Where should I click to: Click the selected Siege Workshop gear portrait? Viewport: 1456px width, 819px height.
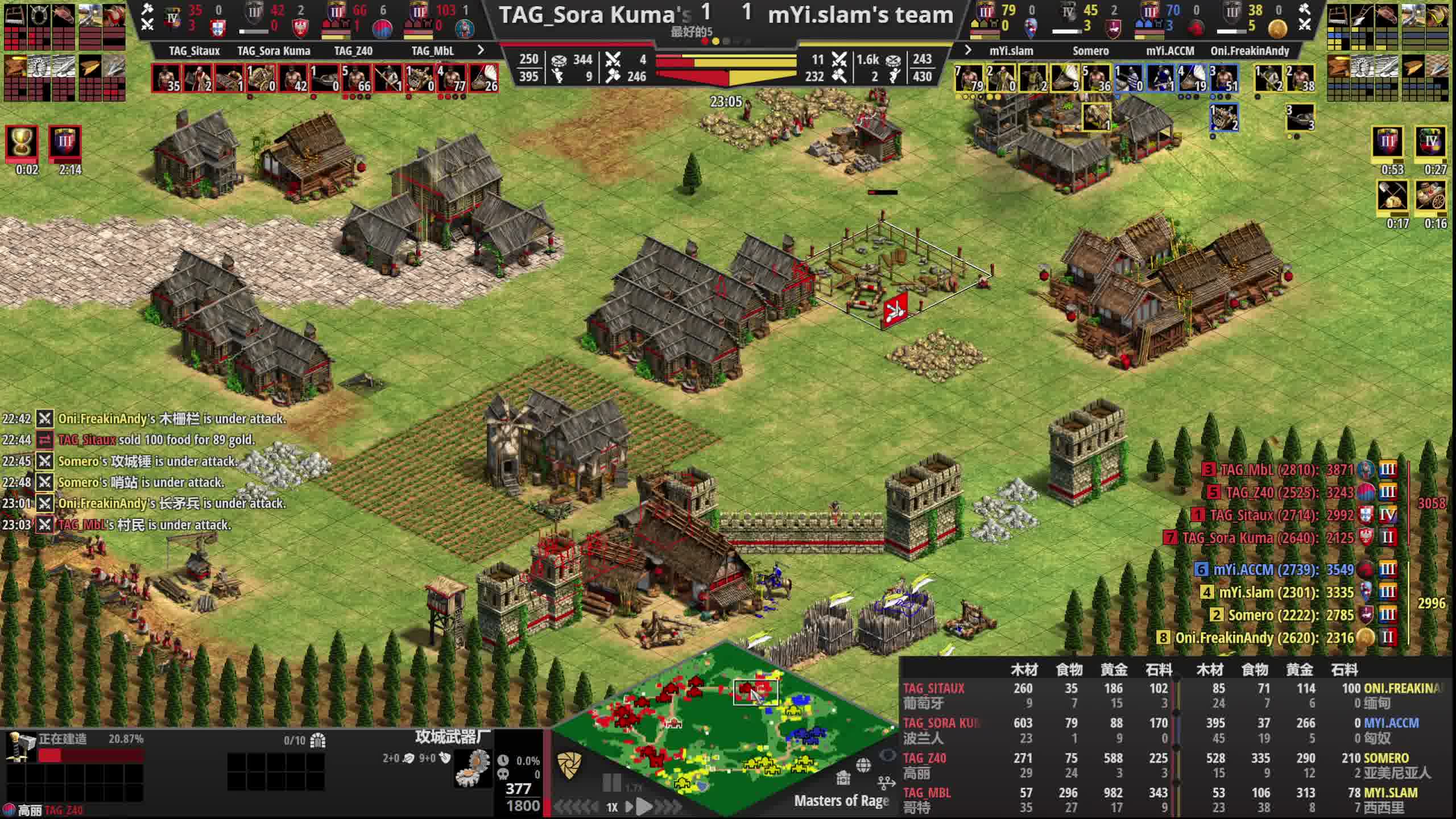tap(473, 768)
